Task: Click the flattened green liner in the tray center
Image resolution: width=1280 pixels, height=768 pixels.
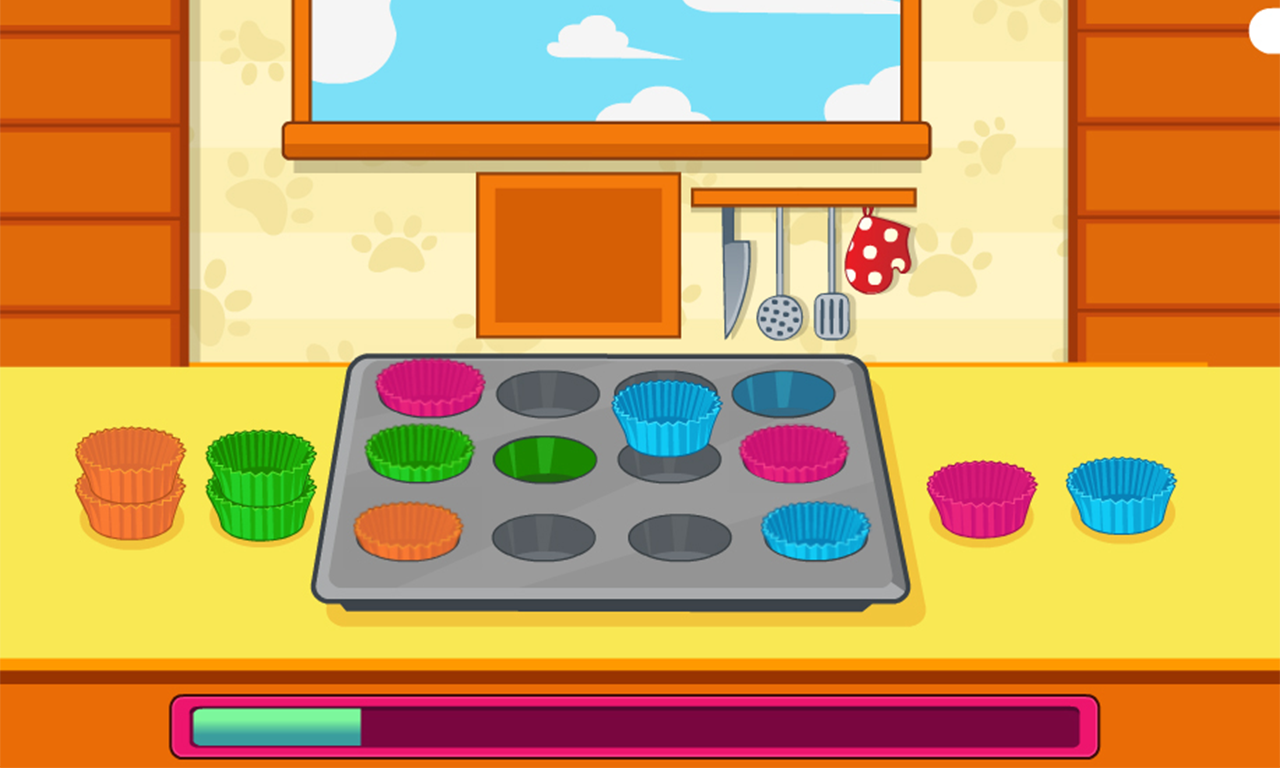Action: (x=546, y=455)
